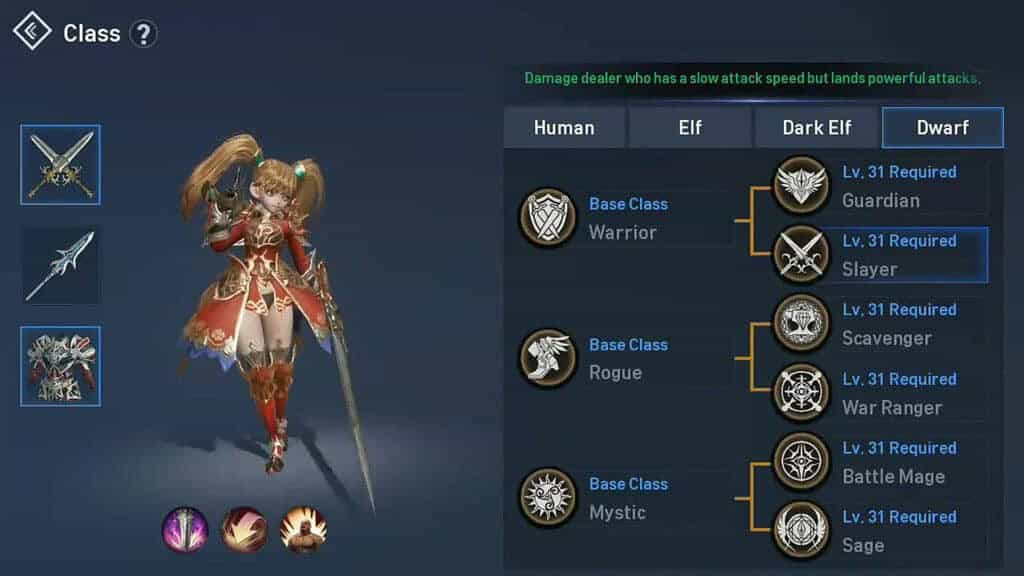Pick the Battle Mage class

[x=880, y=462]
